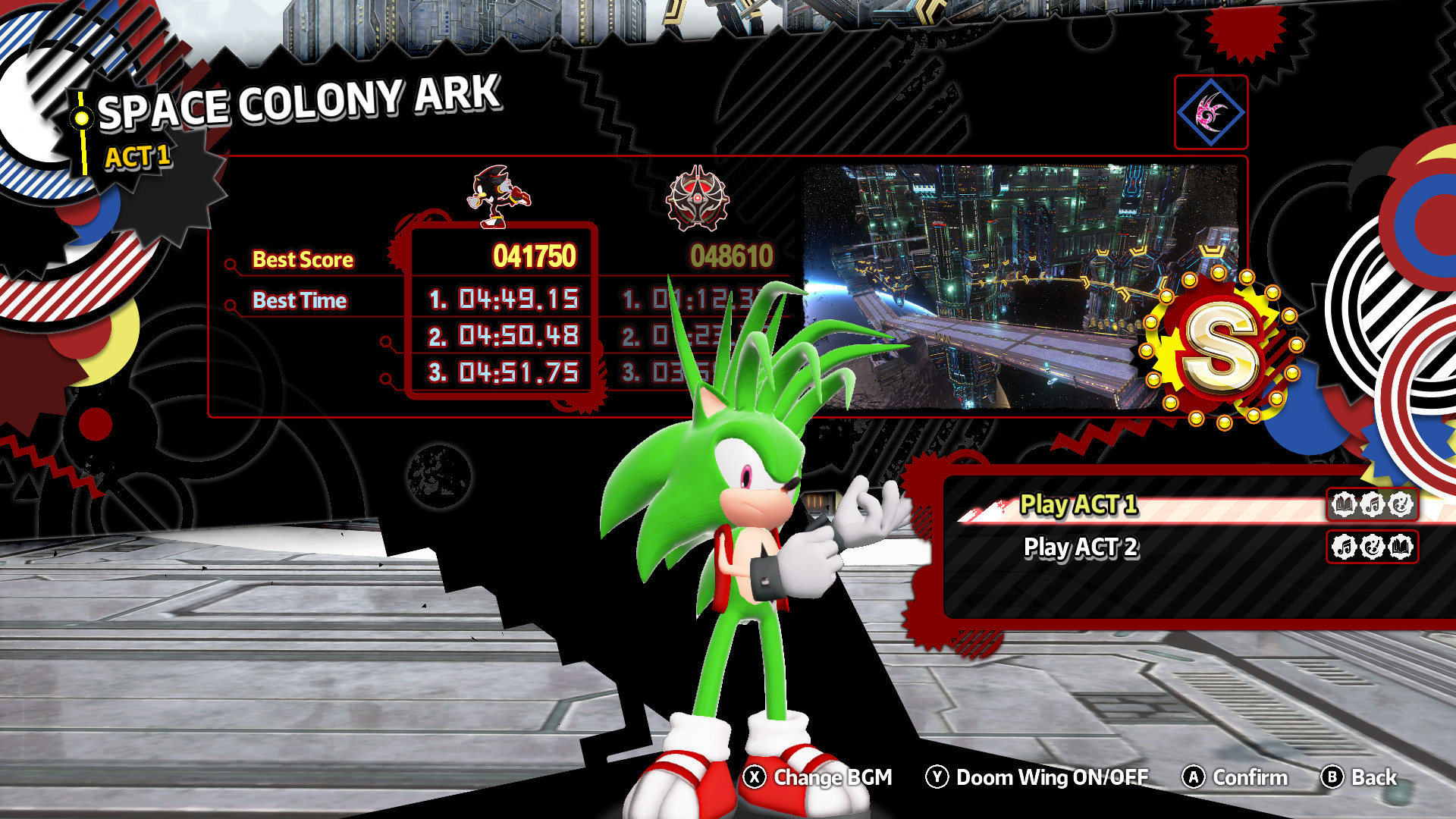Select Play ACT 2 in the menu

[x=1077, y=548]
